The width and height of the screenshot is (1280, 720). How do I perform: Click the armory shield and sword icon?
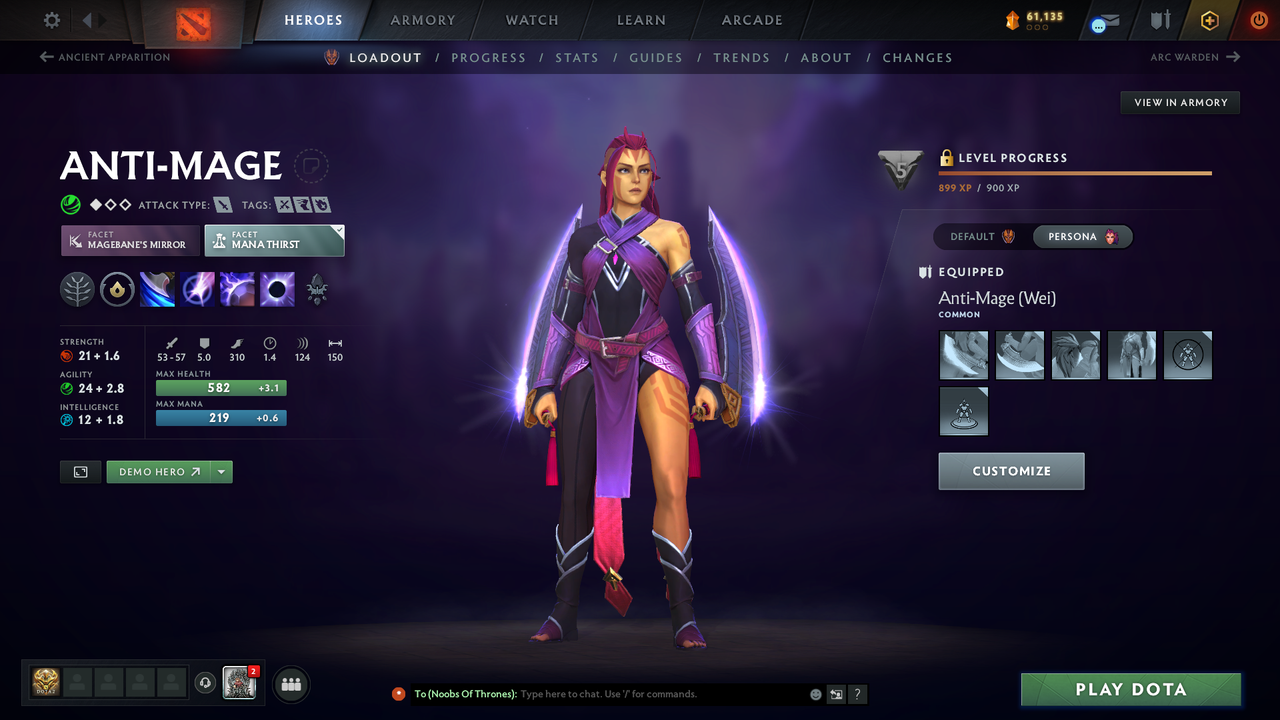[1158, 19]
